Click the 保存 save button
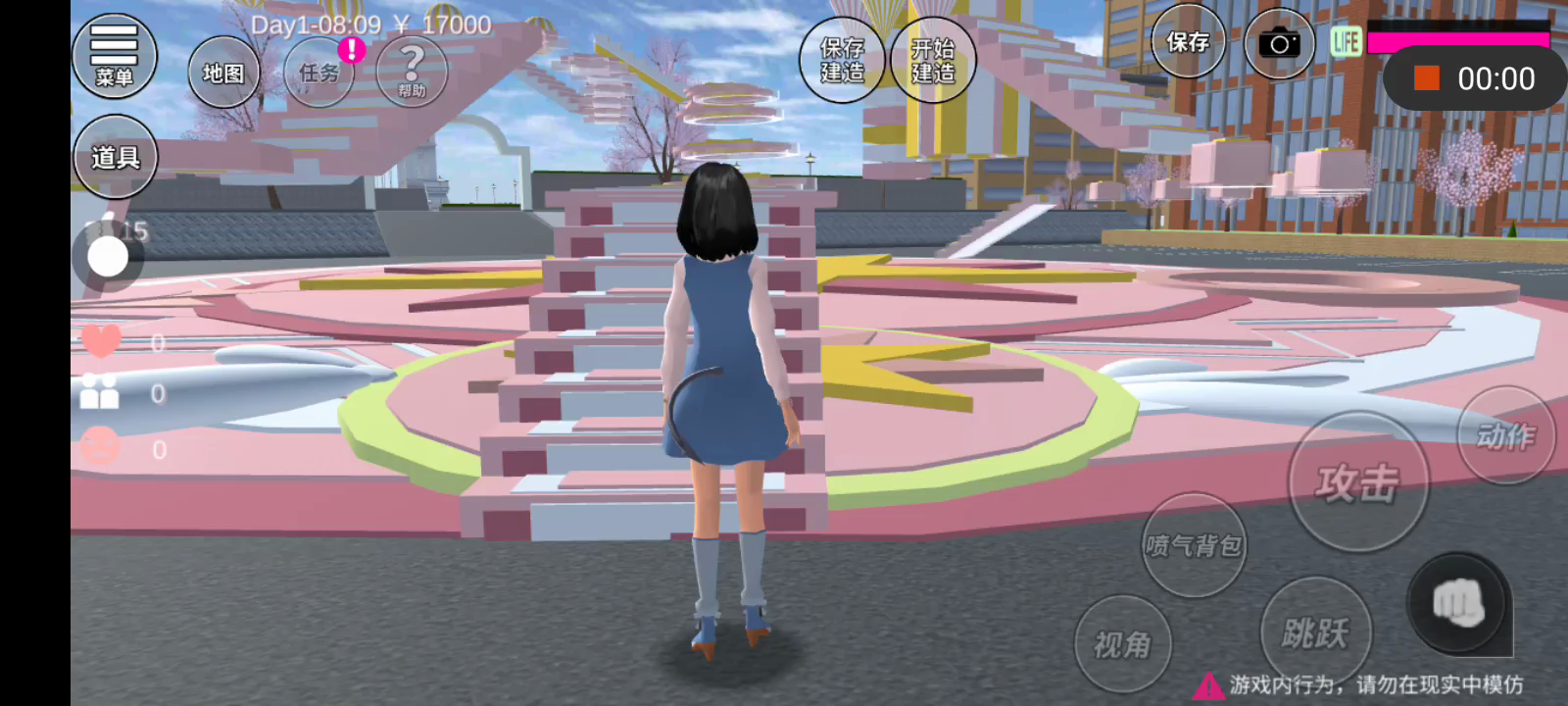 click(x=1188, y=42)
